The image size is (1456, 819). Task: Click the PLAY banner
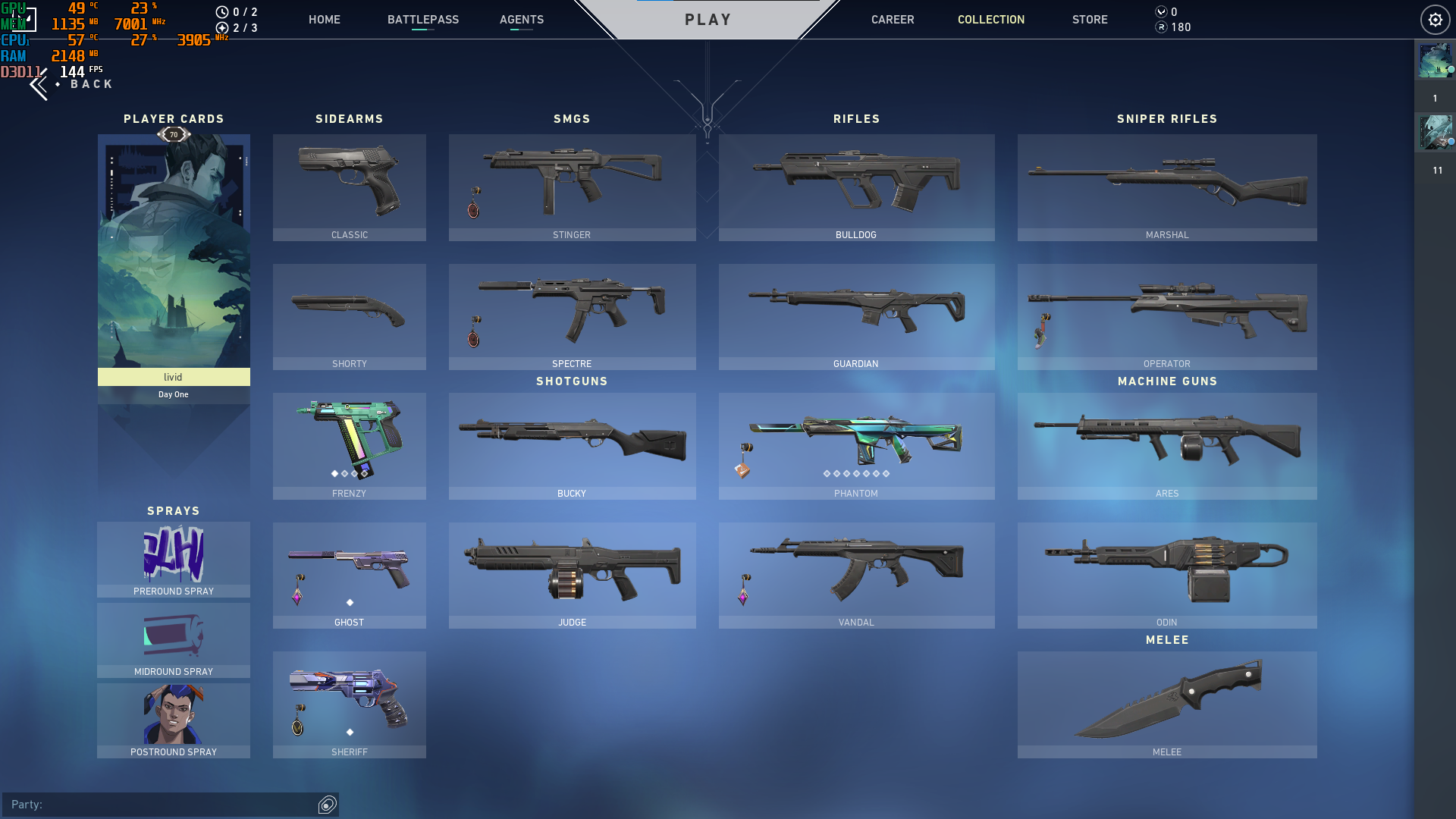click(707, 20)
